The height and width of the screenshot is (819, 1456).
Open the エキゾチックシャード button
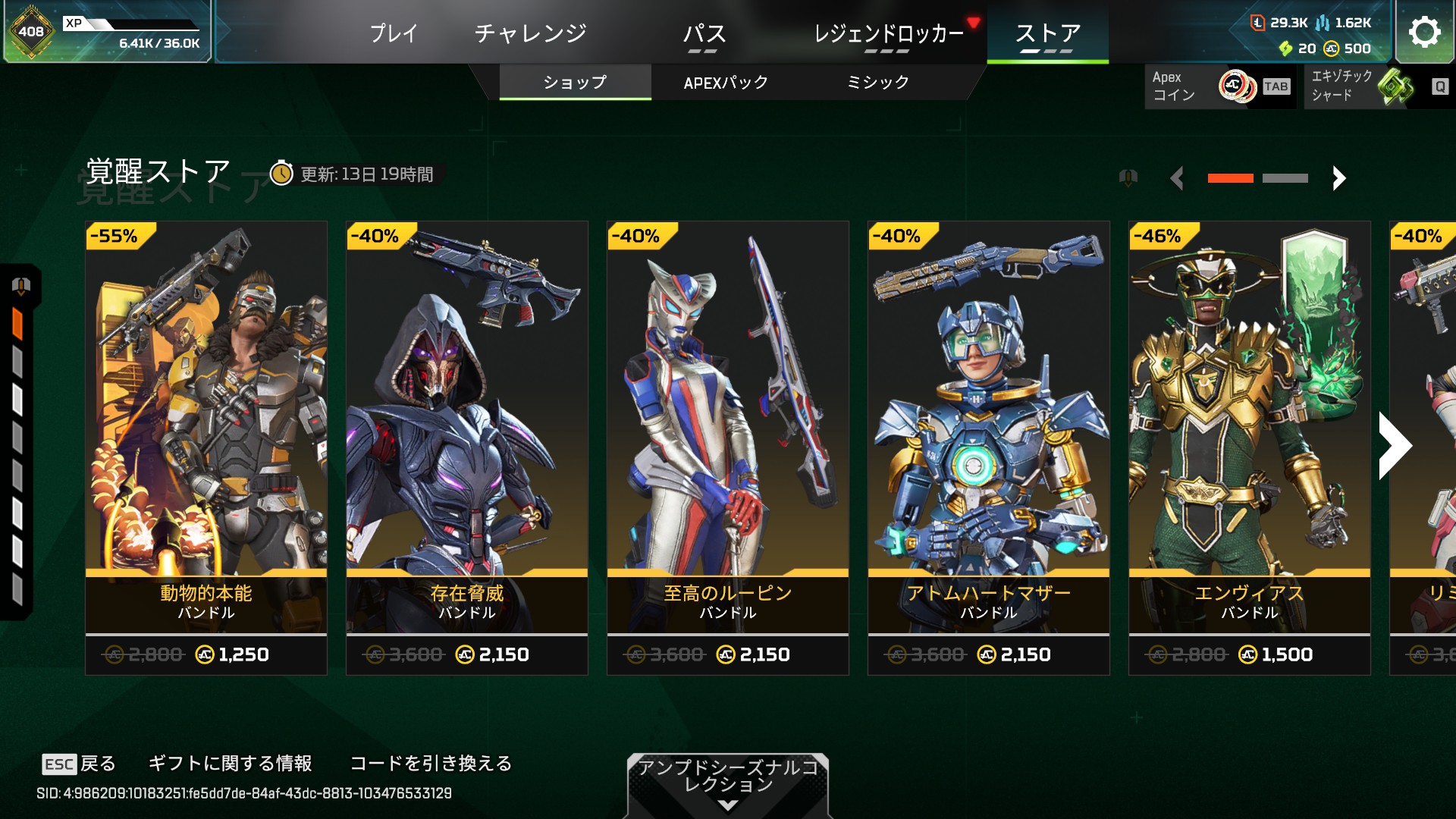click(1378, 86)
